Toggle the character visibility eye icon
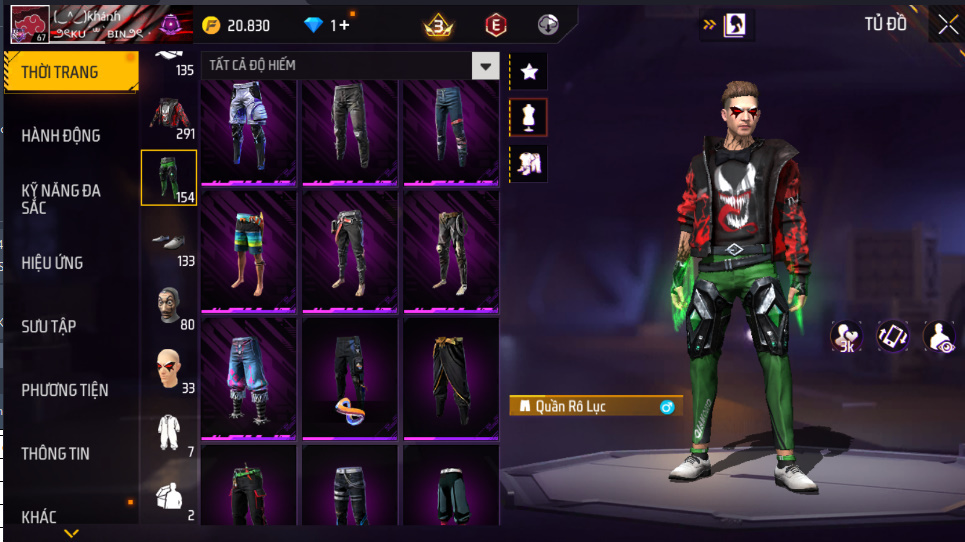This screenshot has width=965, height=542. point(939,337)
